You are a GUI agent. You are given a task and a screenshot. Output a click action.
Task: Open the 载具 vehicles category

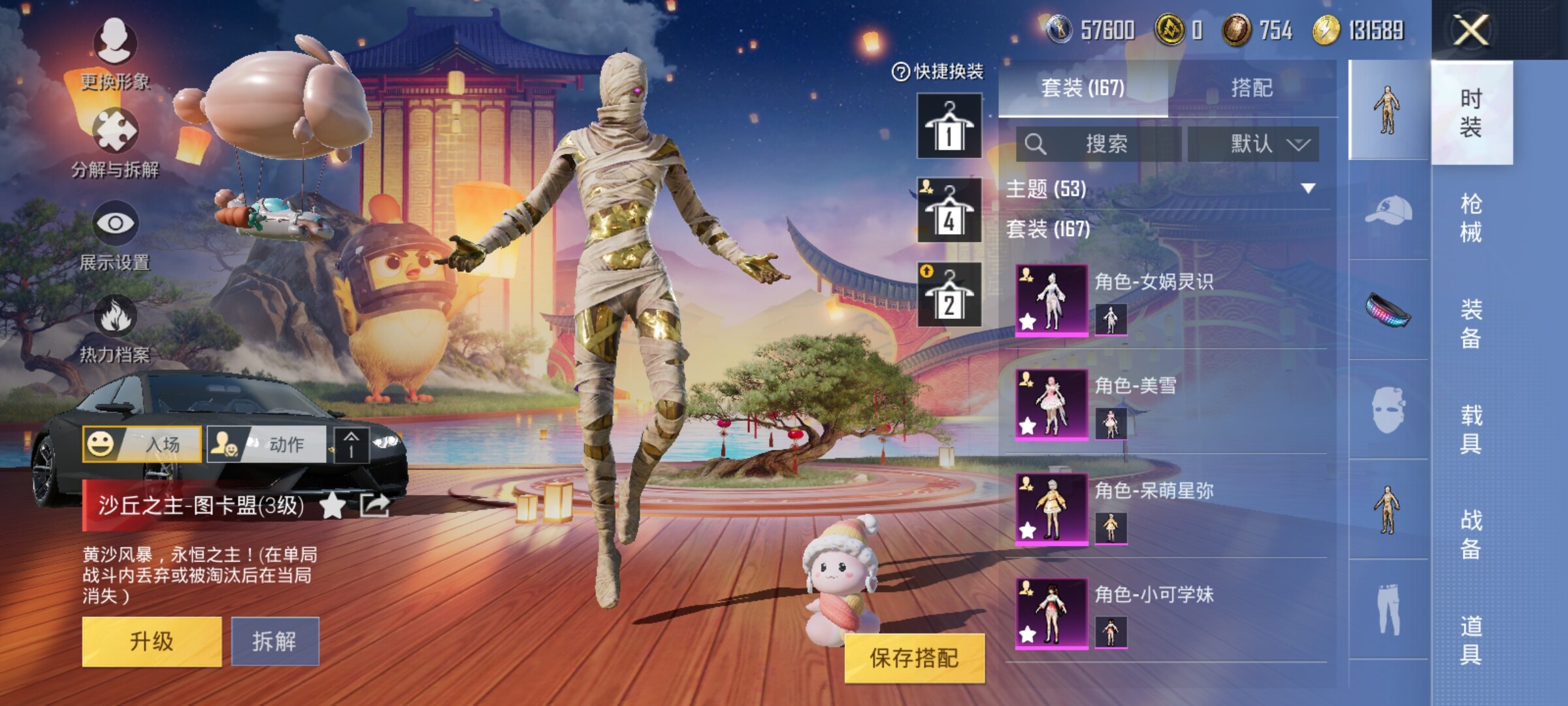[x=1471, y=429]
